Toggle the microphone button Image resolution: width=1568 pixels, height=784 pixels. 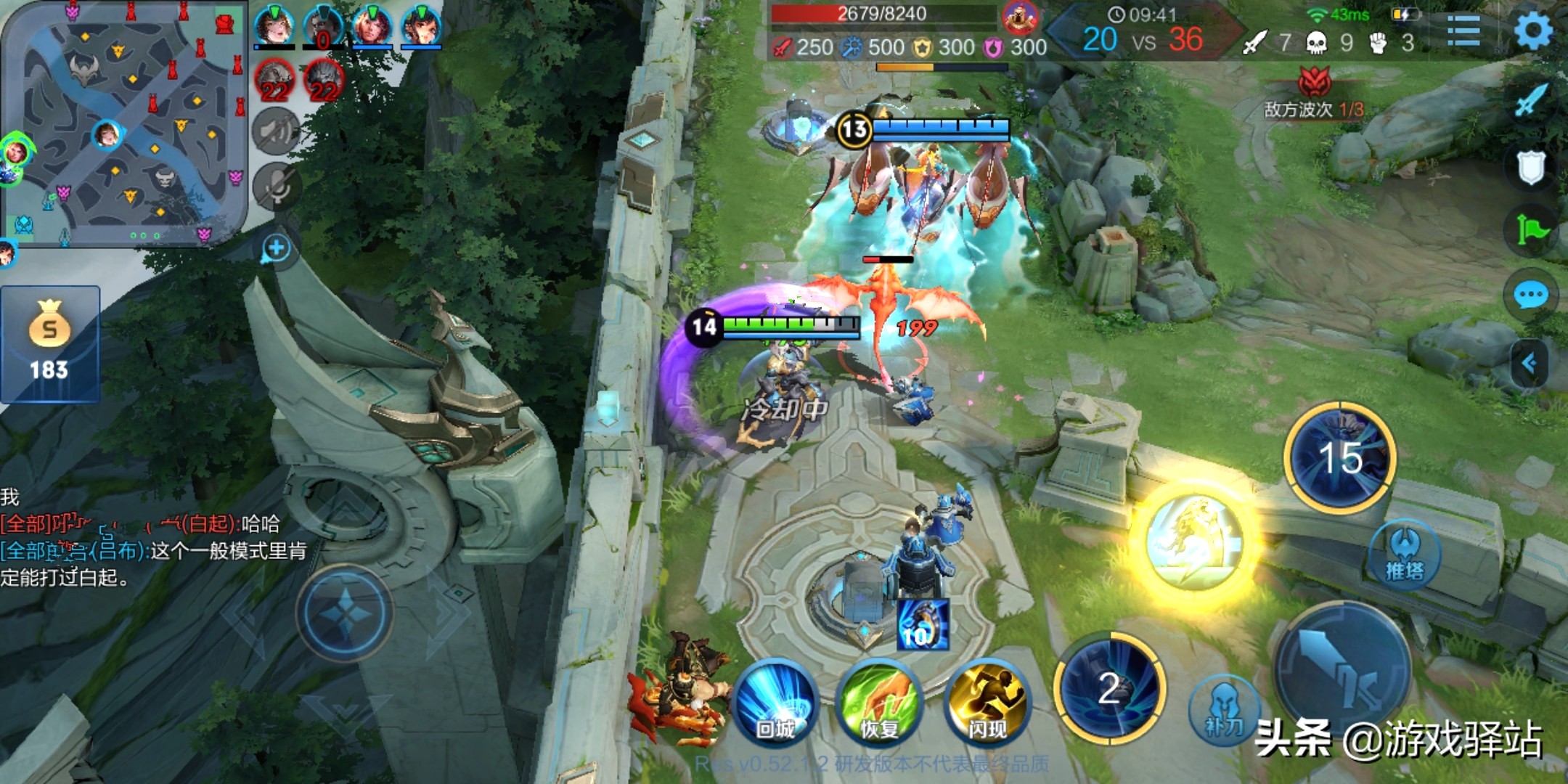click(276, 186)
